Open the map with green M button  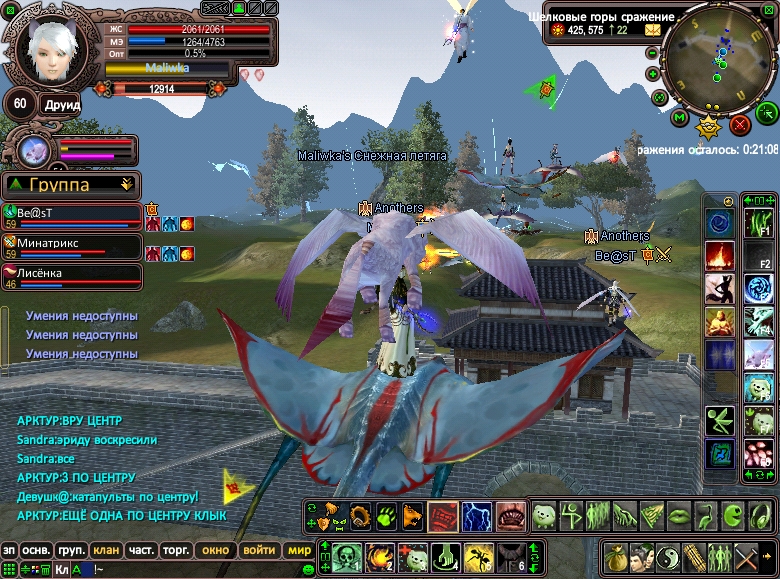pyautogui.click(x=680, y=119)
